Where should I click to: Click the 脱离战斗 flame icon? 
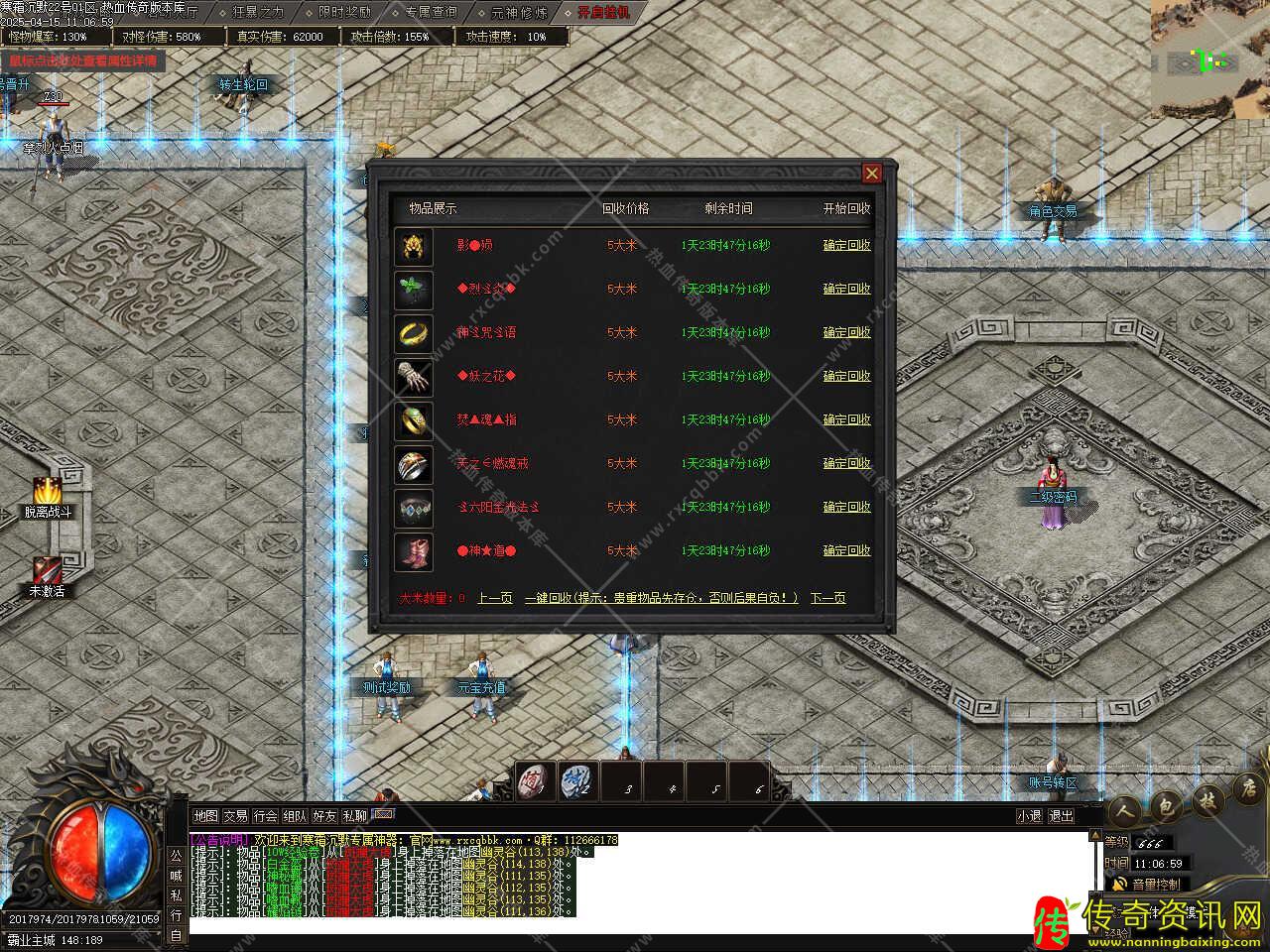point(47,491)
